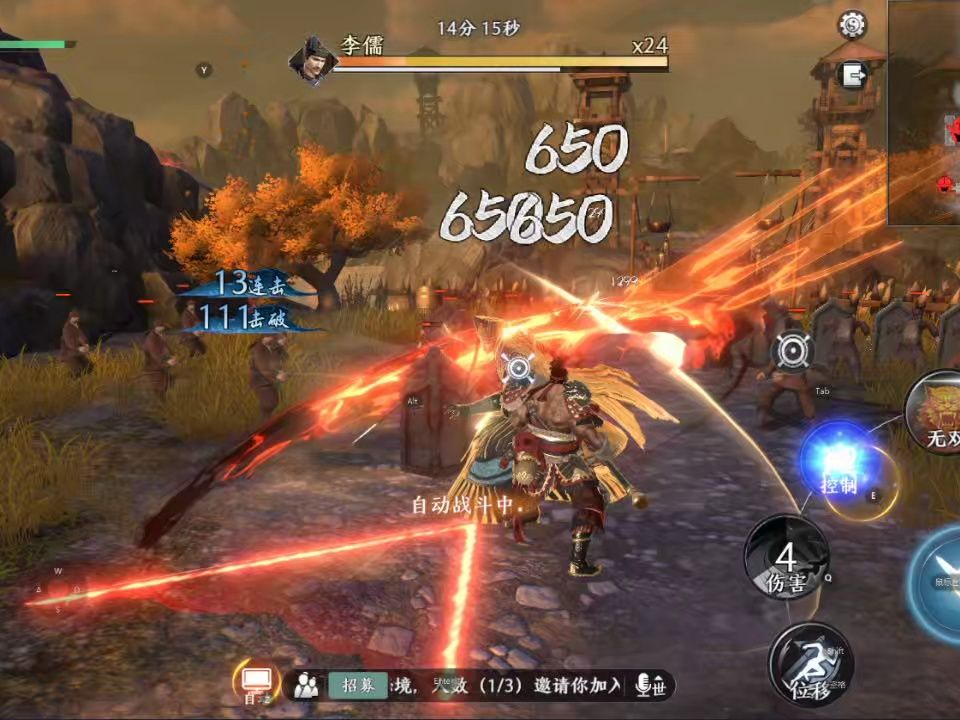960x720 pixels.
Task: Click the 招募 recruit button
Action: click(358, 685)
